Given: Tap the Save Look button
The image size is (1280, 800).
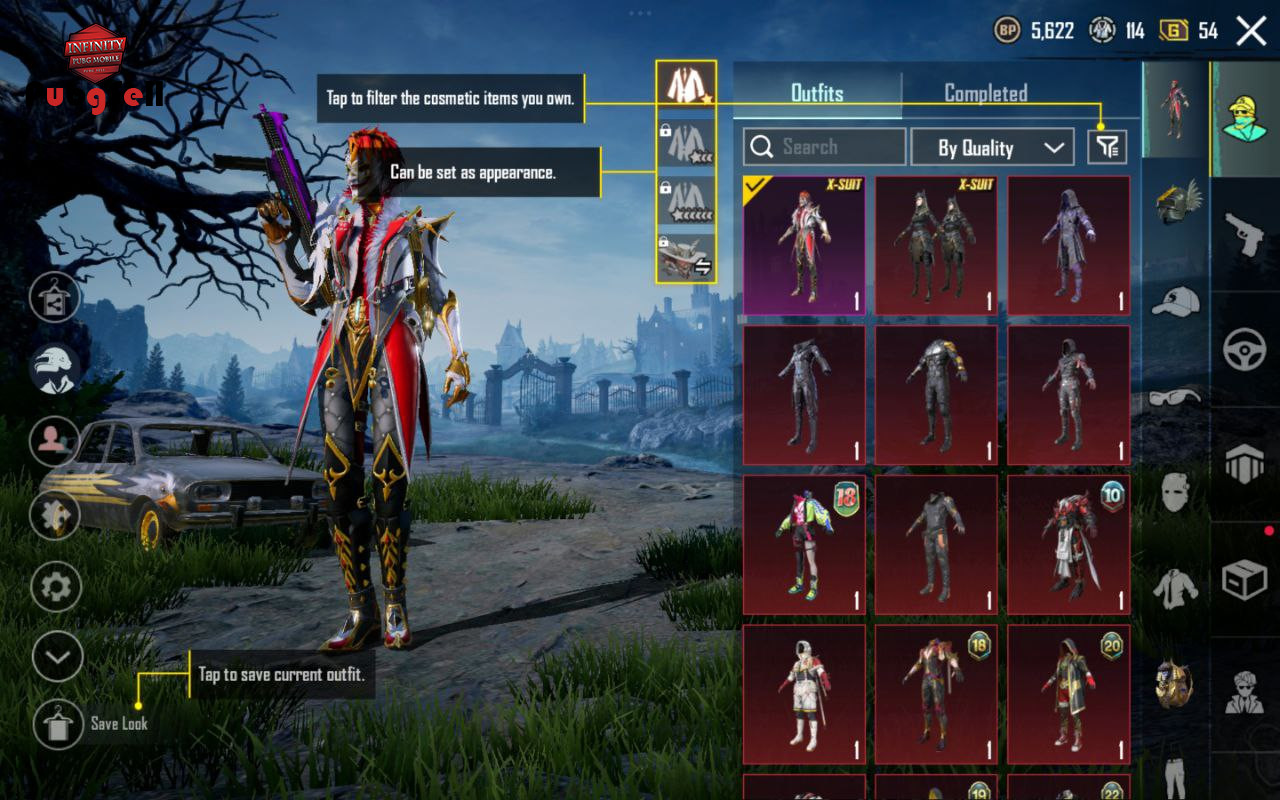Looking at the screenshot, I should pos(58,724).
